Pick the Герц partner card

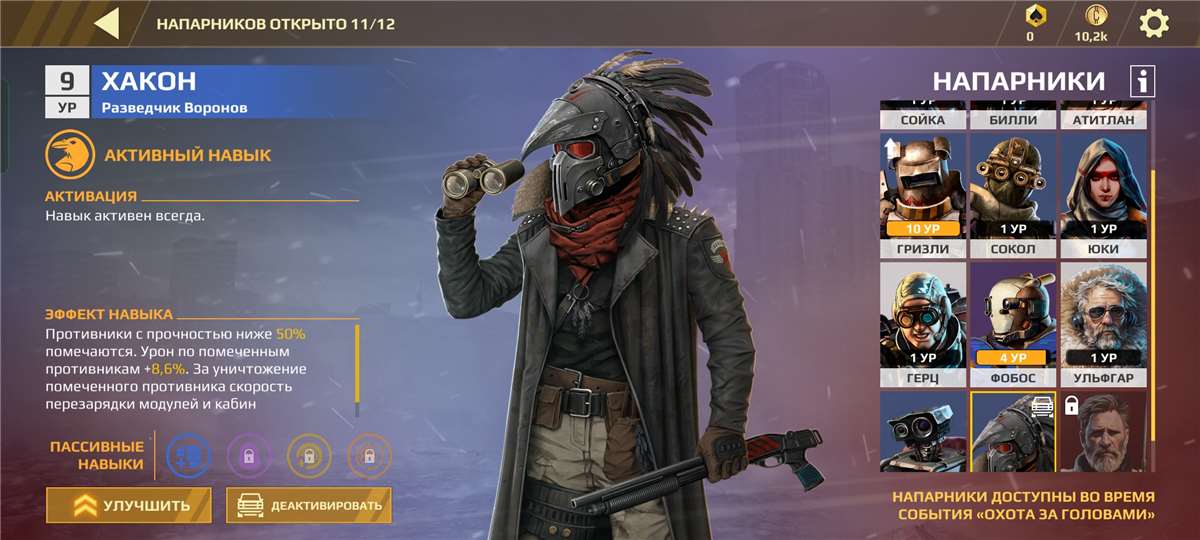click(x=923, y=325)
